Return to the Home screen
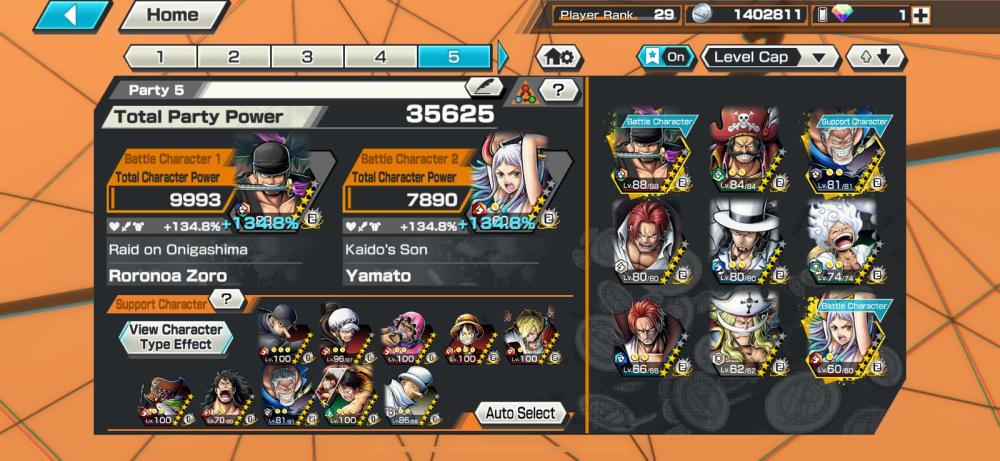The height and width of the screenshot is (461, 1000). (x=172, y=16)
